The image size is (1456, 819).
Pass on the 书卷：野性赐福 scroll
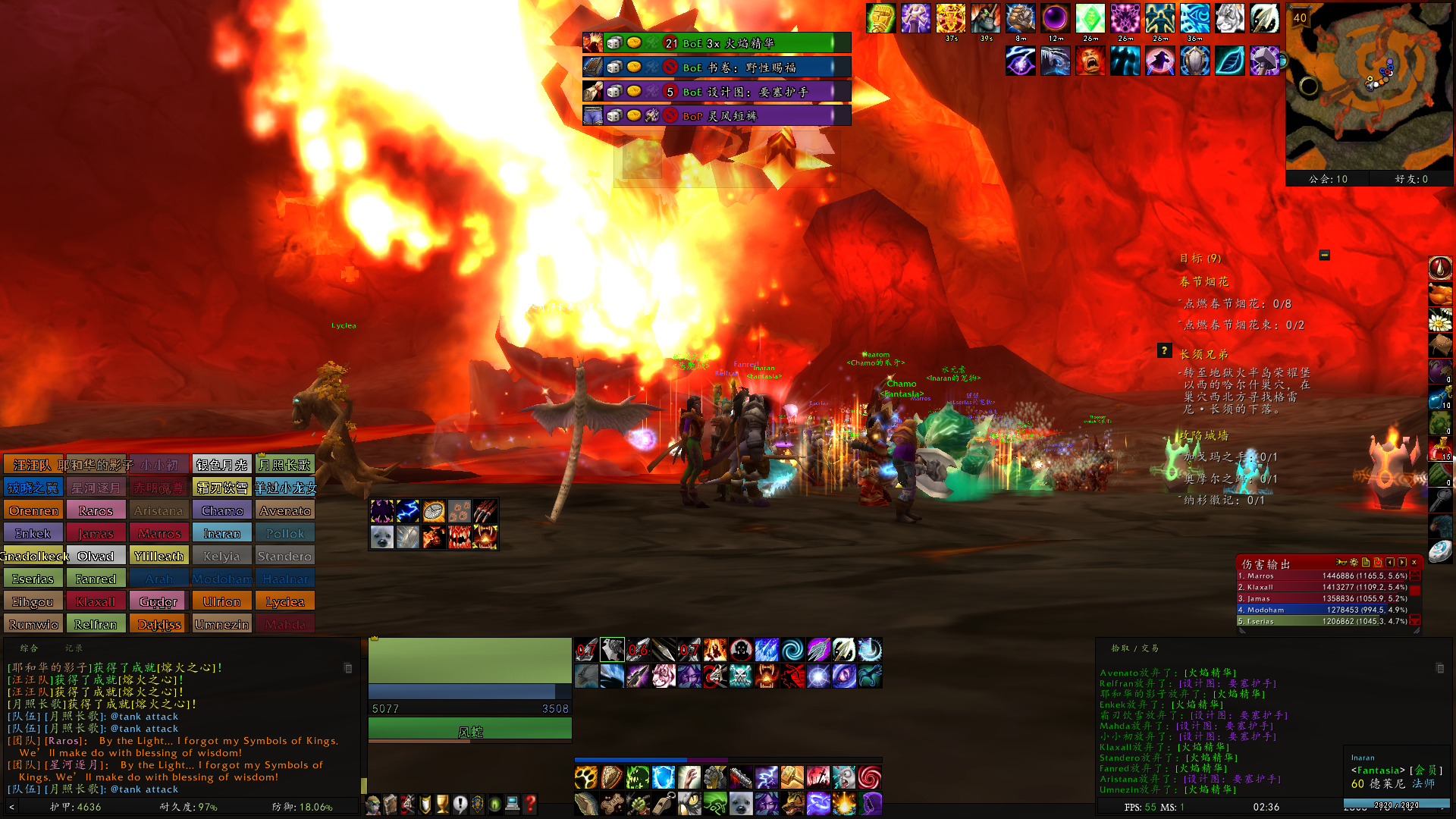(x=669, y=67)
